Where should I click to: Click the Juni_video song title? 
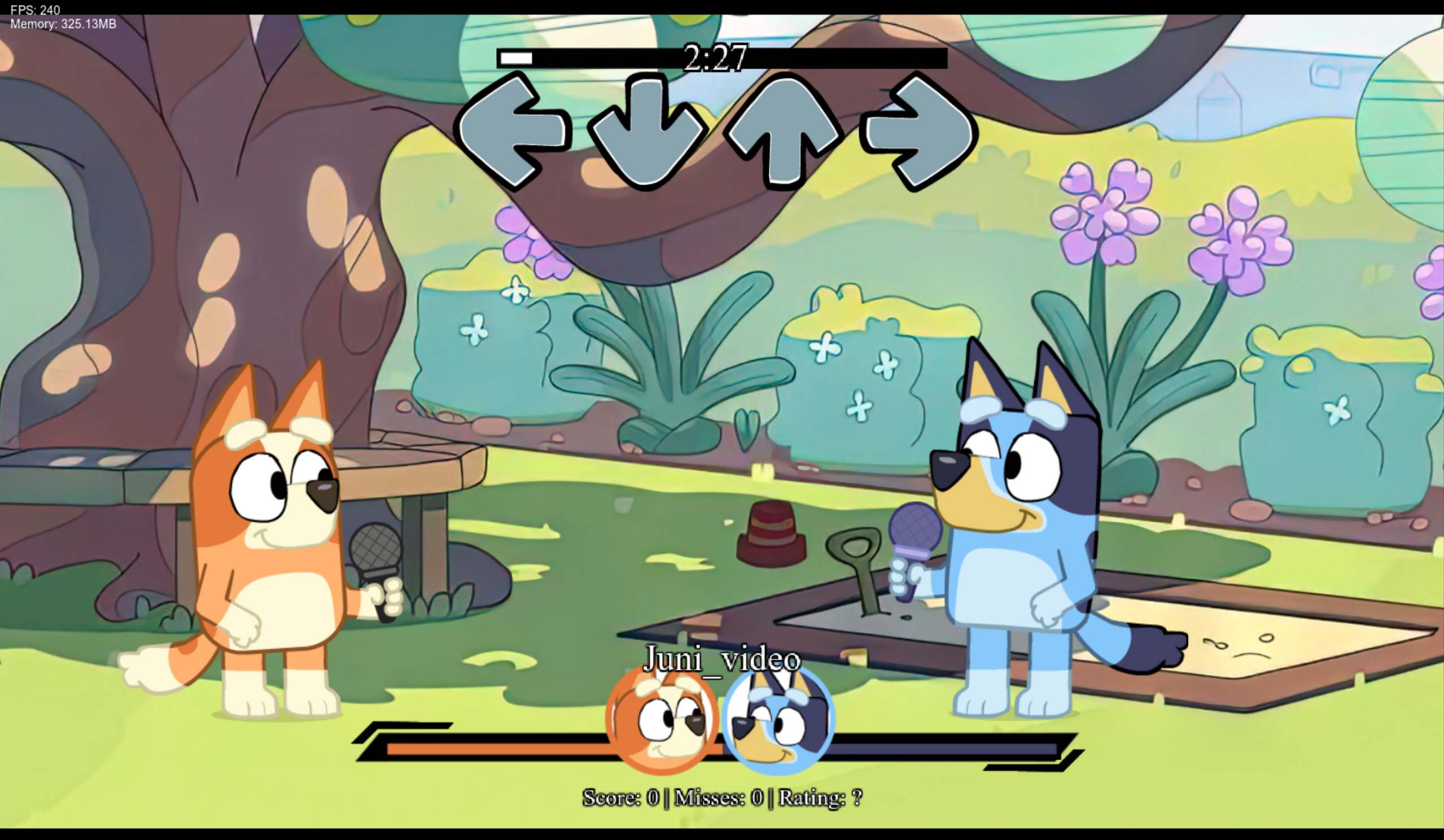pos(723,660)
